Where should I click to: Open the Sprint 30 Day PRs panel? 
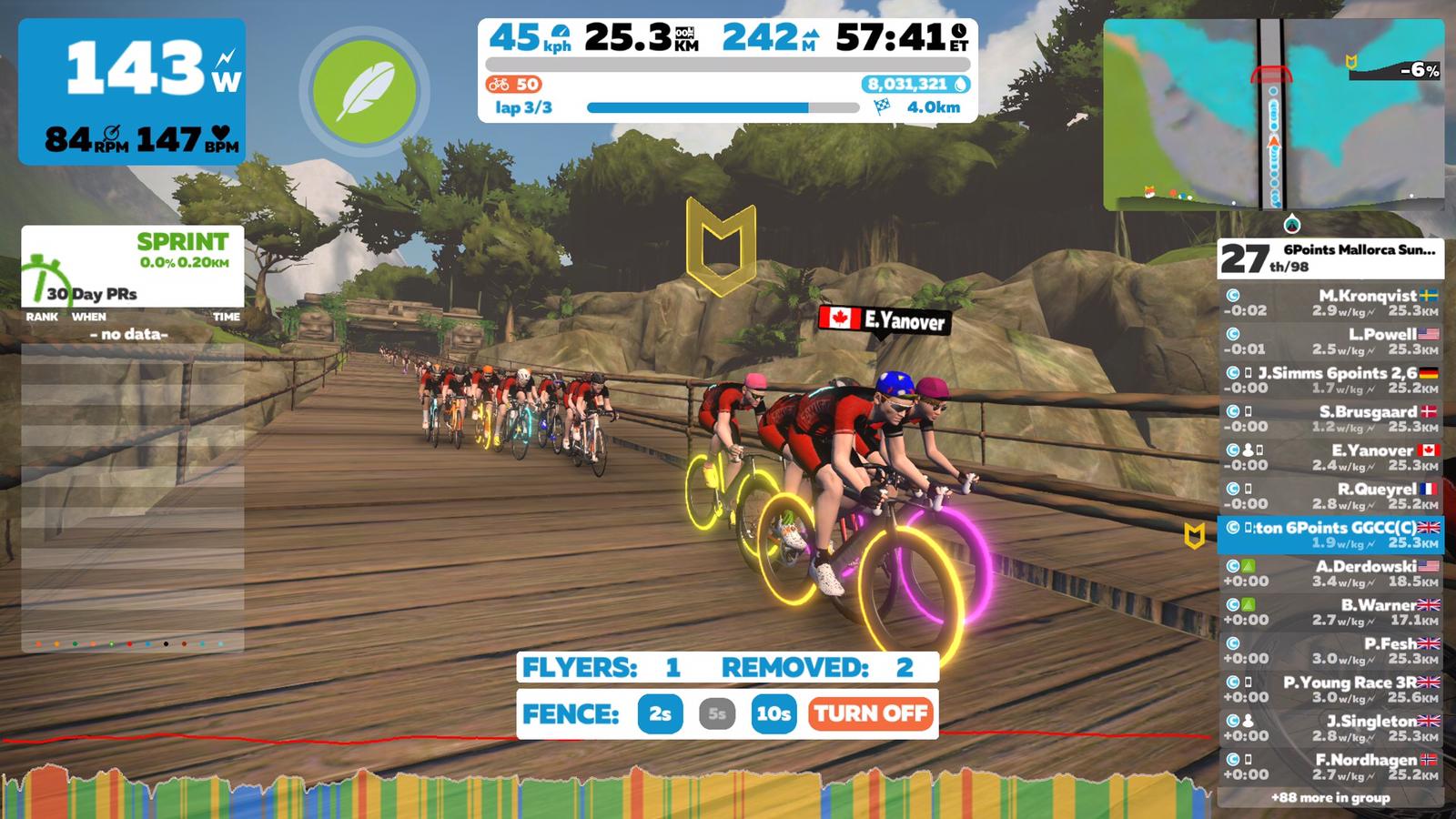(x=133, y=267)
